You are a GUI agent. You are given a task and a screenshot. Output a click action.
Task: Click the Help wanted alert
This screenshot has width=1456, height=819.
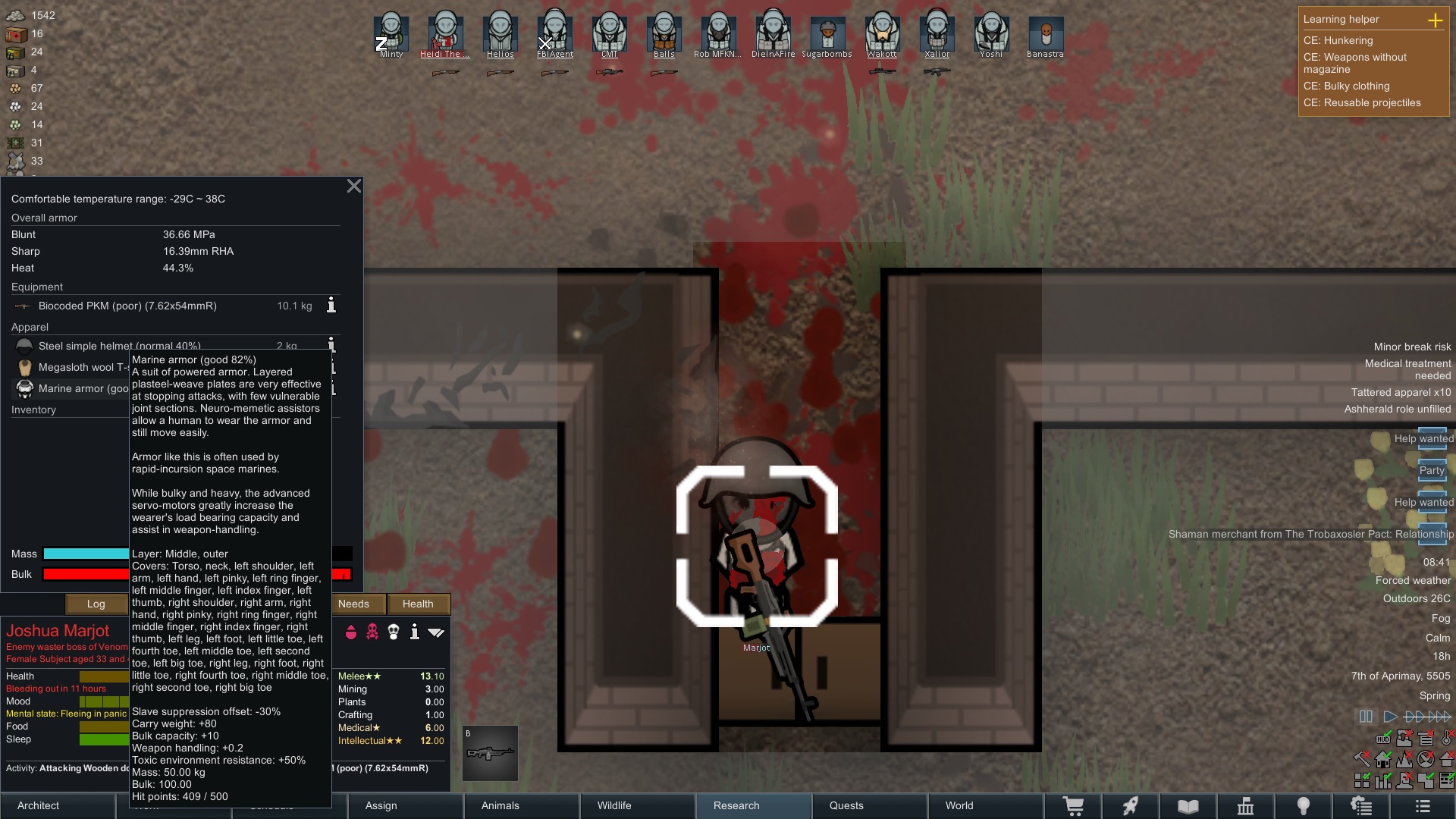pyautogui.click(x=1426, y=438)
